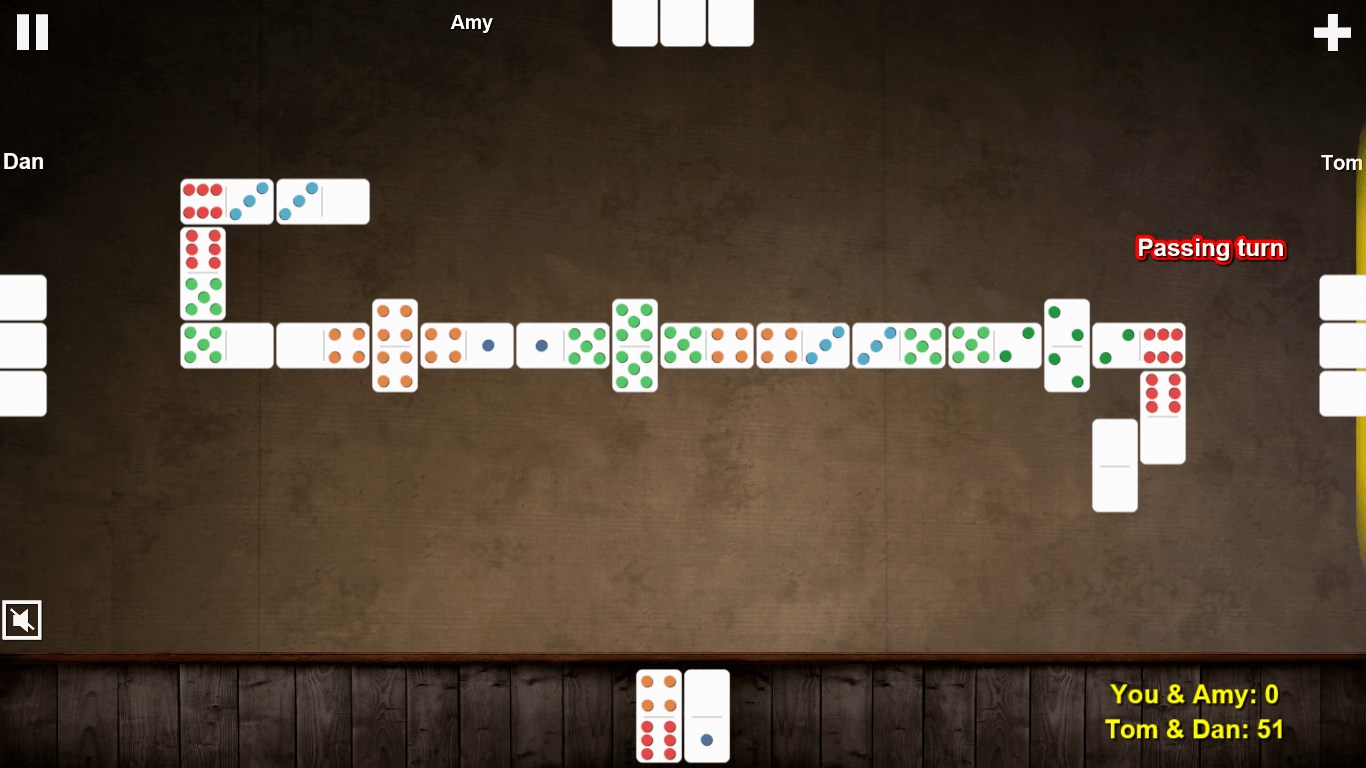This screenshot has height=768, width=1366.
Task: Select the vertical blank domino near bottom right
Action: click(x=1114, y=466)
